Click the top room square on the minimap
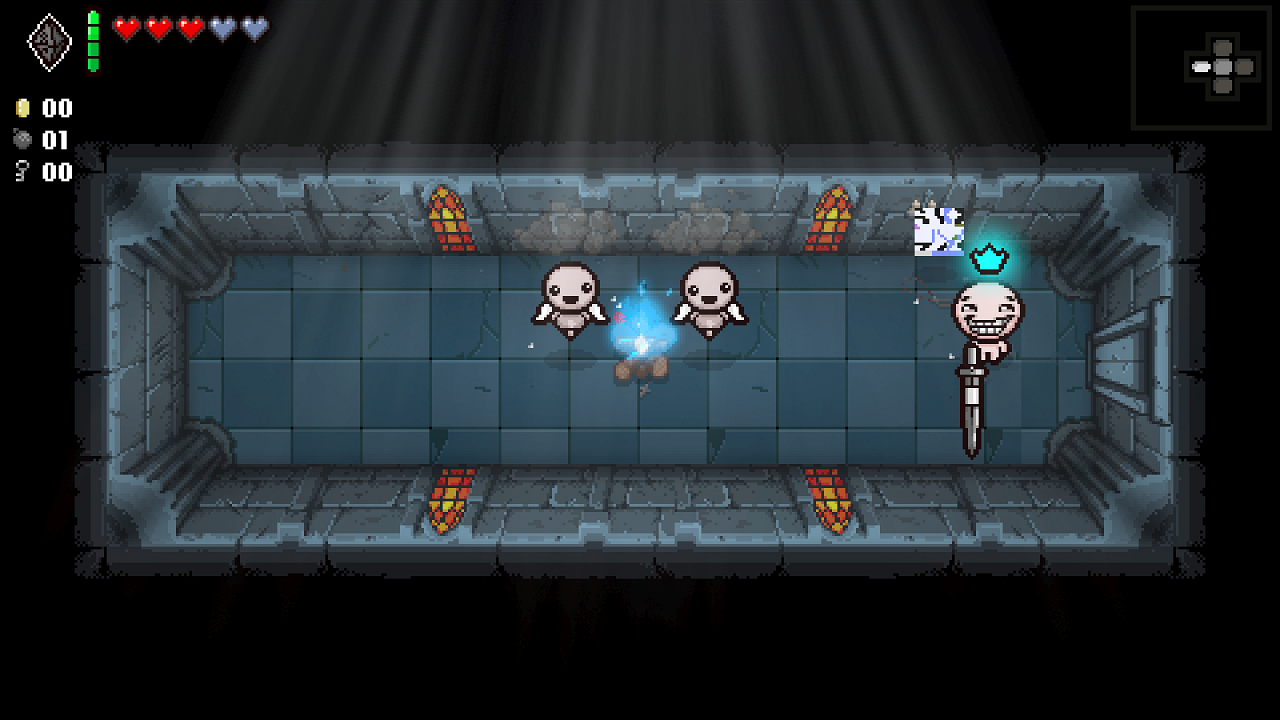1280x720 pixels. (x=1224, y=47)
